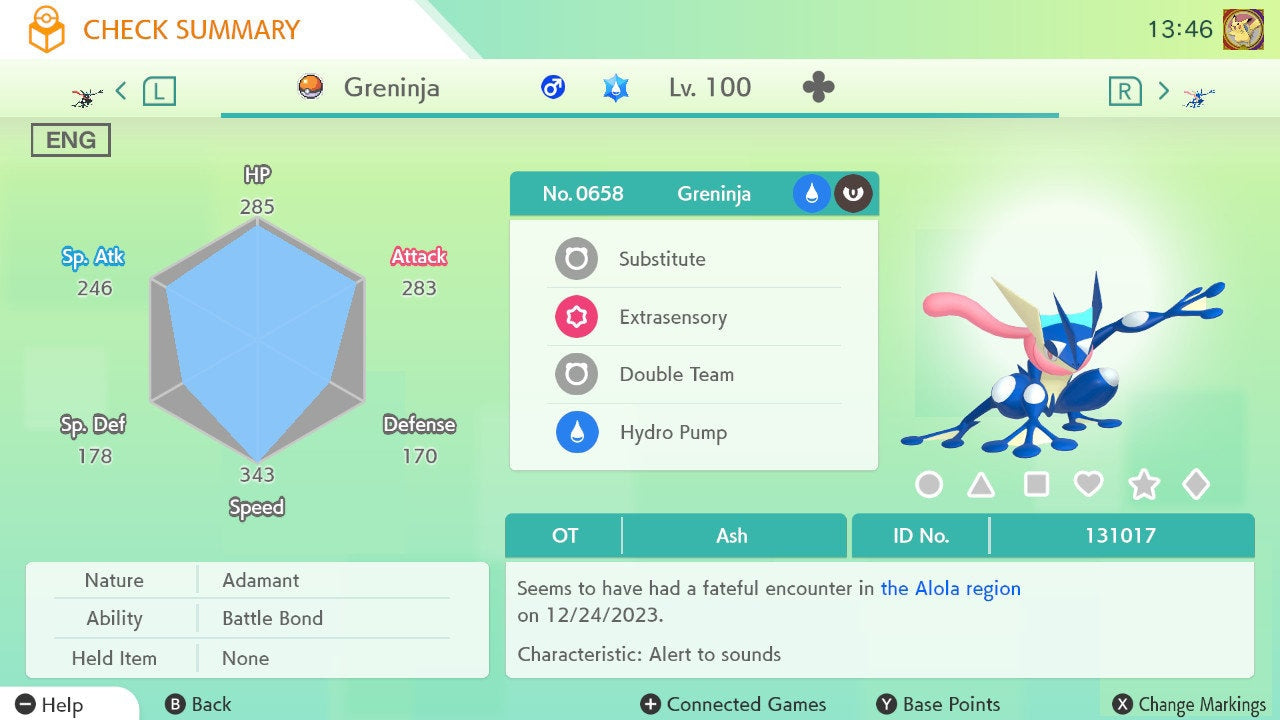Viewport: 1280px width, 720px height.
Task: Select the Hydro Pump move
Action: click(x=692, y=433)
